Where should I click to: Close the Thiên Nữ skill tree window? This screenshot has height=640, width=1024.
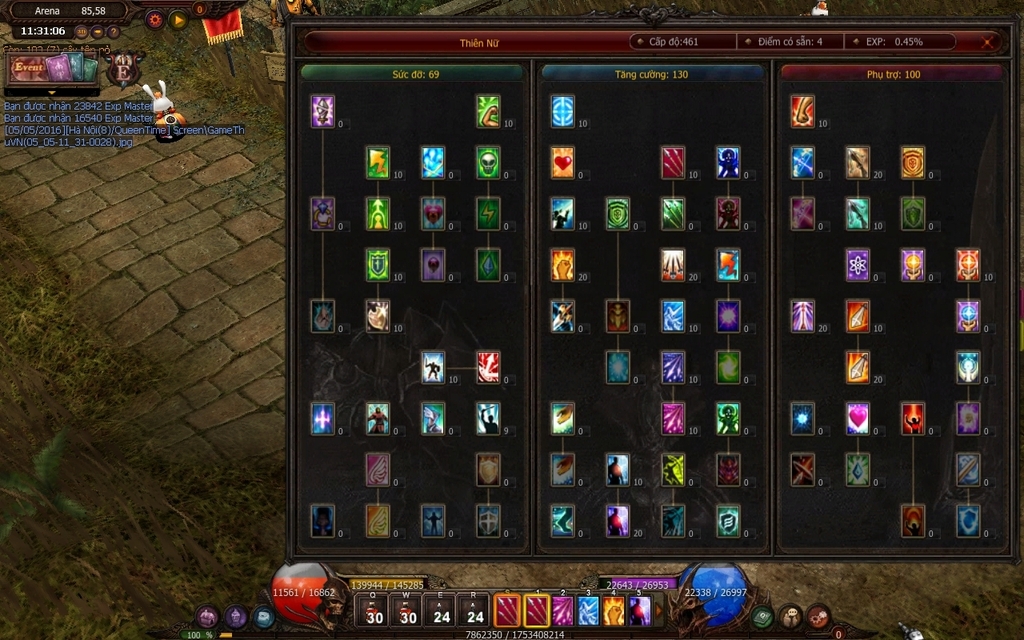[988, 42]
